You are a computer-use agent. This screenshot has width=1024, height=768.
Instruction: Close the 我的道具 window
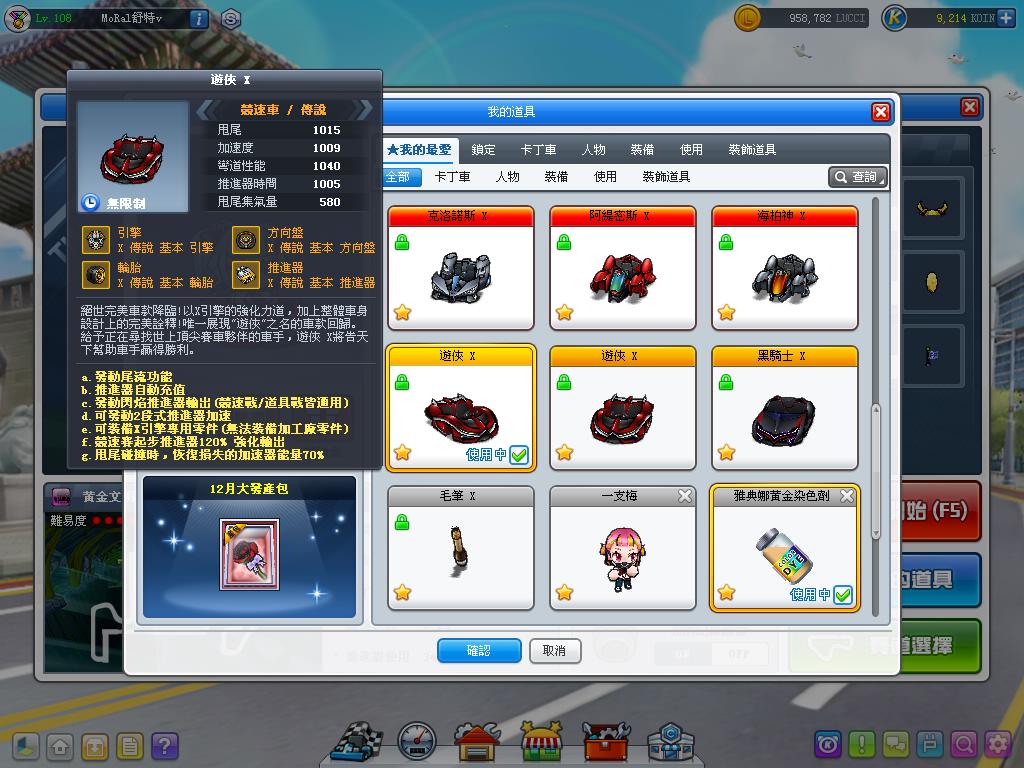(x=880, y=112)
